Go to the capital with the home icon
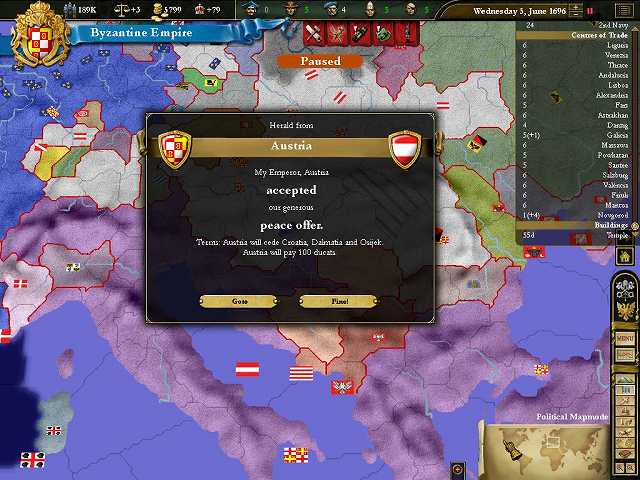The height and width of the screenshot is (480, 640). (626, 257)
